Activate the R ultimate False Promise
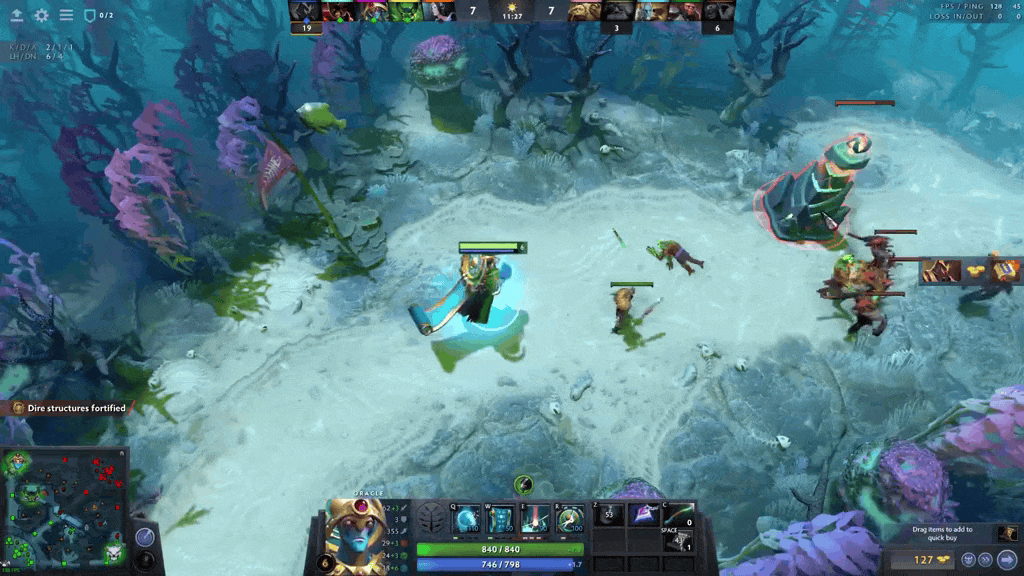Viewport: 1024px width, 576px height. (570, 519)
